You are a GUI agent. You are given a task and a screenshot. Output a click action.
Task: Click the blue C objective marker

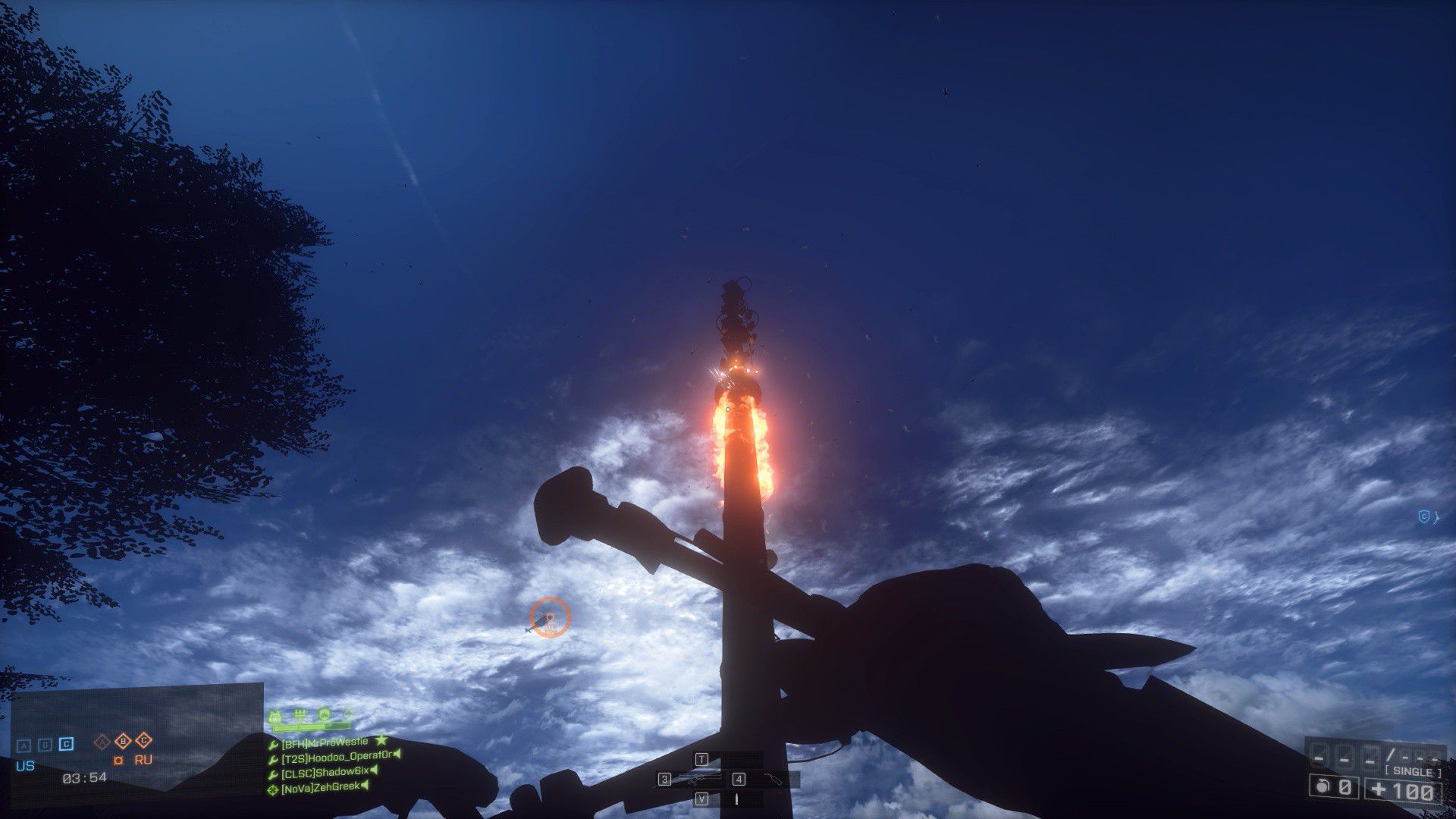point(1424,517)
